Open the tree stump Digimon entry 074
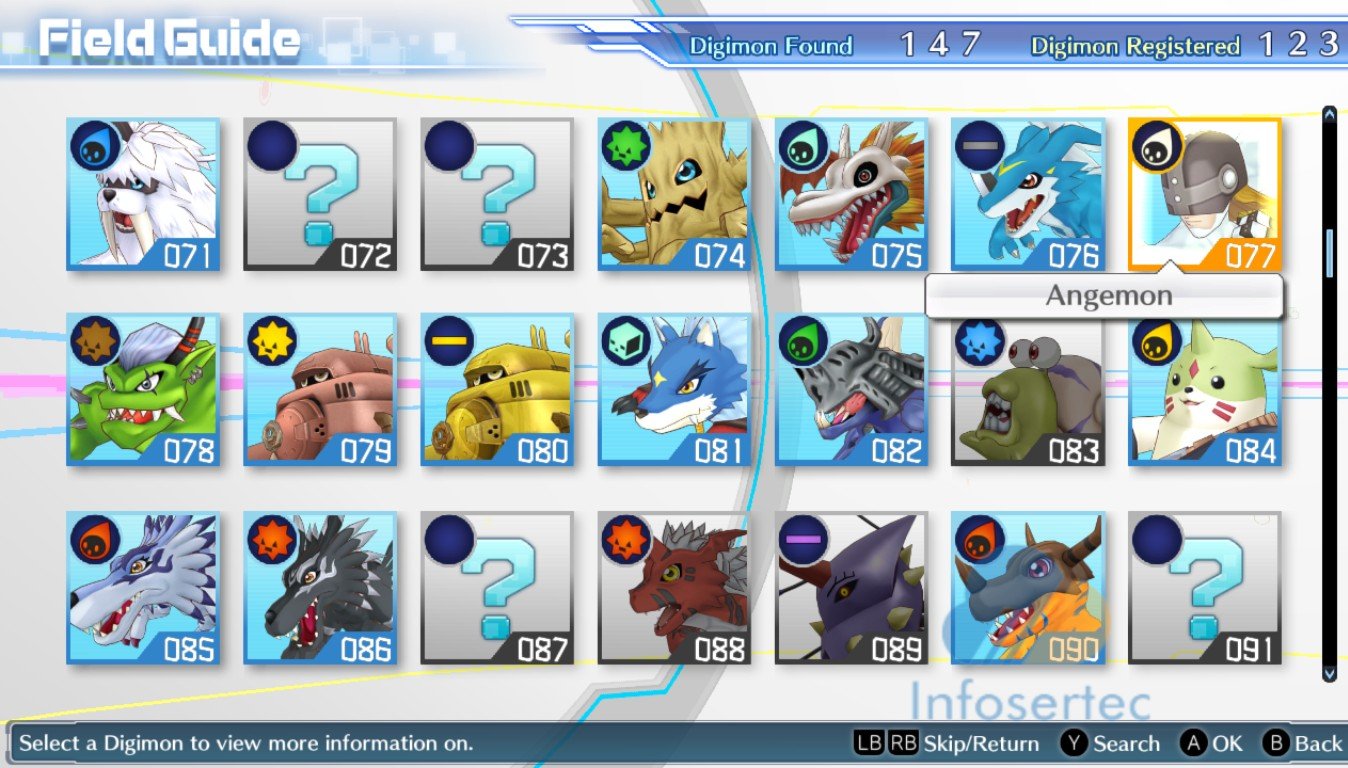 (x=674, y=194)
